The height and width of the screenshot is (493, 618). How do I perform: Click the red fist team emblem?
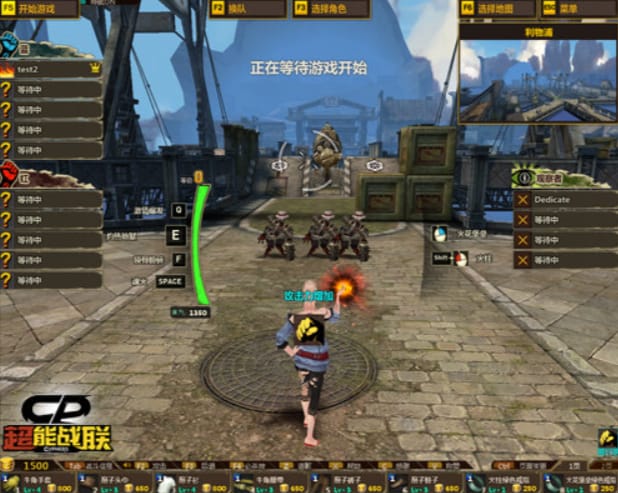(10, 174)
